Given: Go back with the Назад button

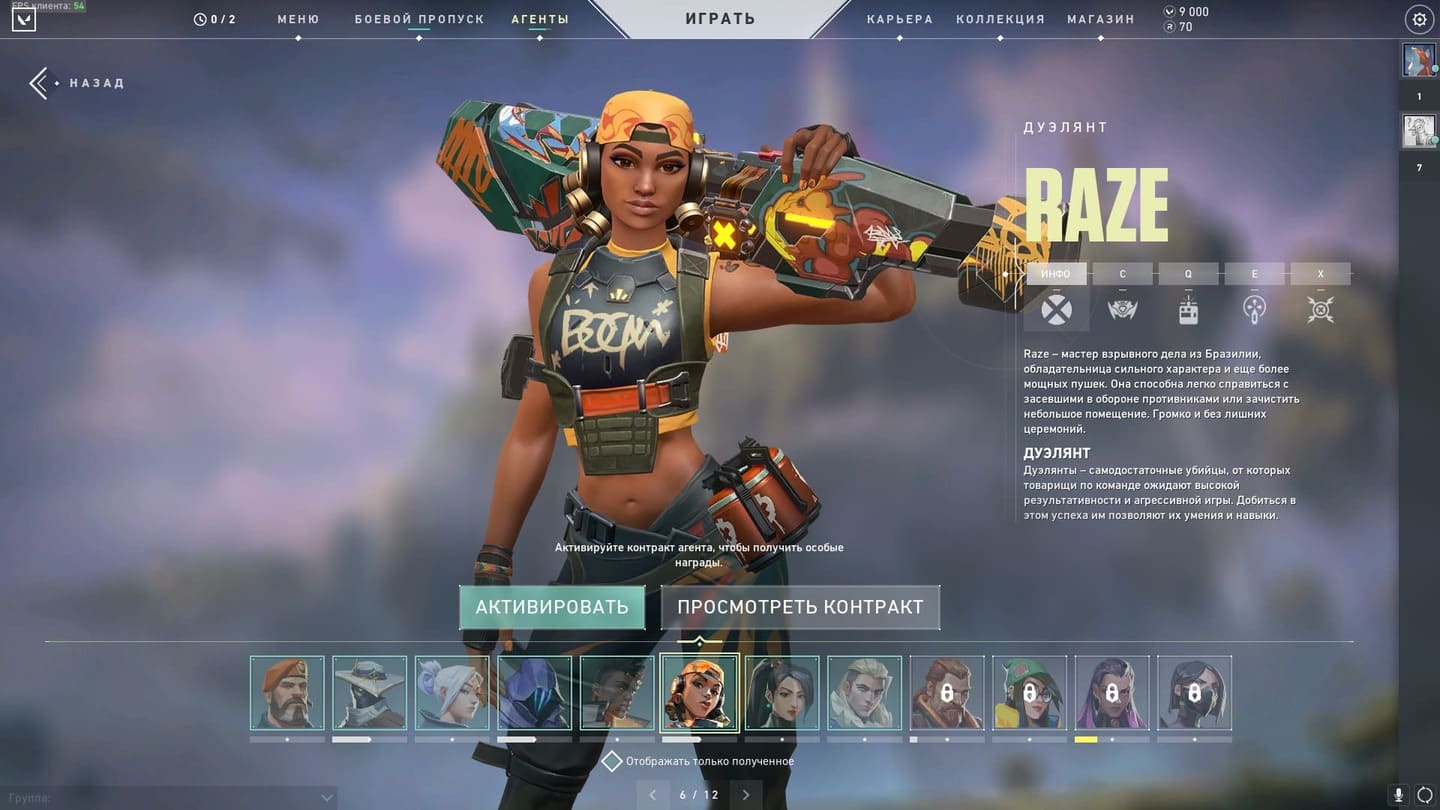Looking at the screenshot, I should pyautogui.click(x=78, y=83).
